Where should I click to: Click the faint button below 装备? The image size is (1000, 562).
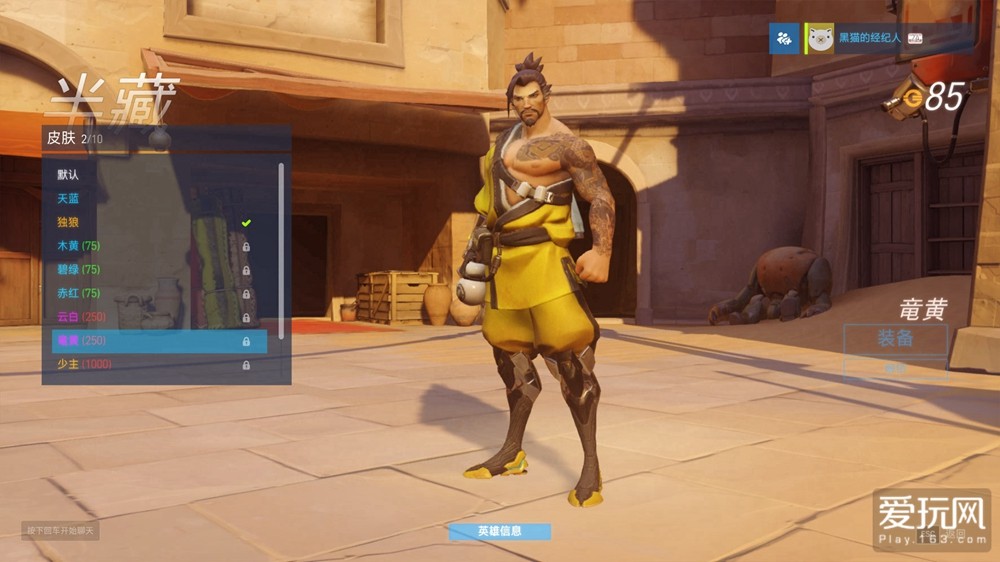pos(895,367)
